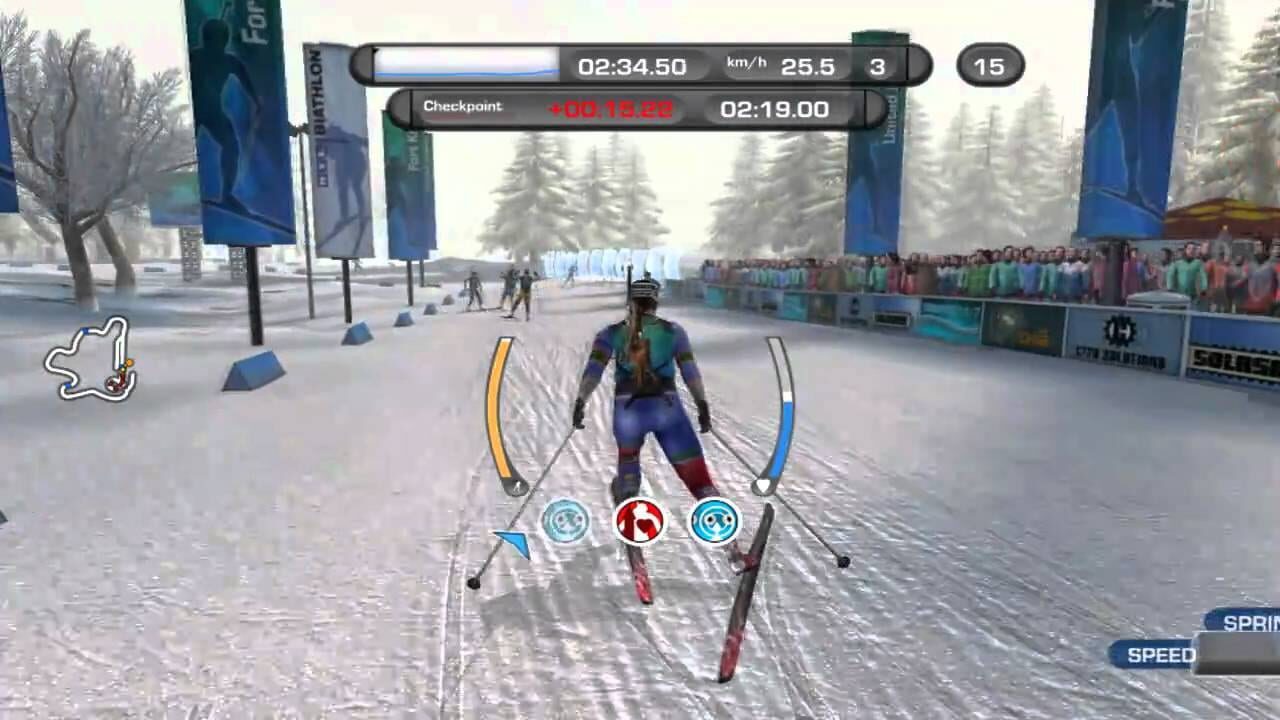Adjust the orange stamina gauge slider

point(518,487)
